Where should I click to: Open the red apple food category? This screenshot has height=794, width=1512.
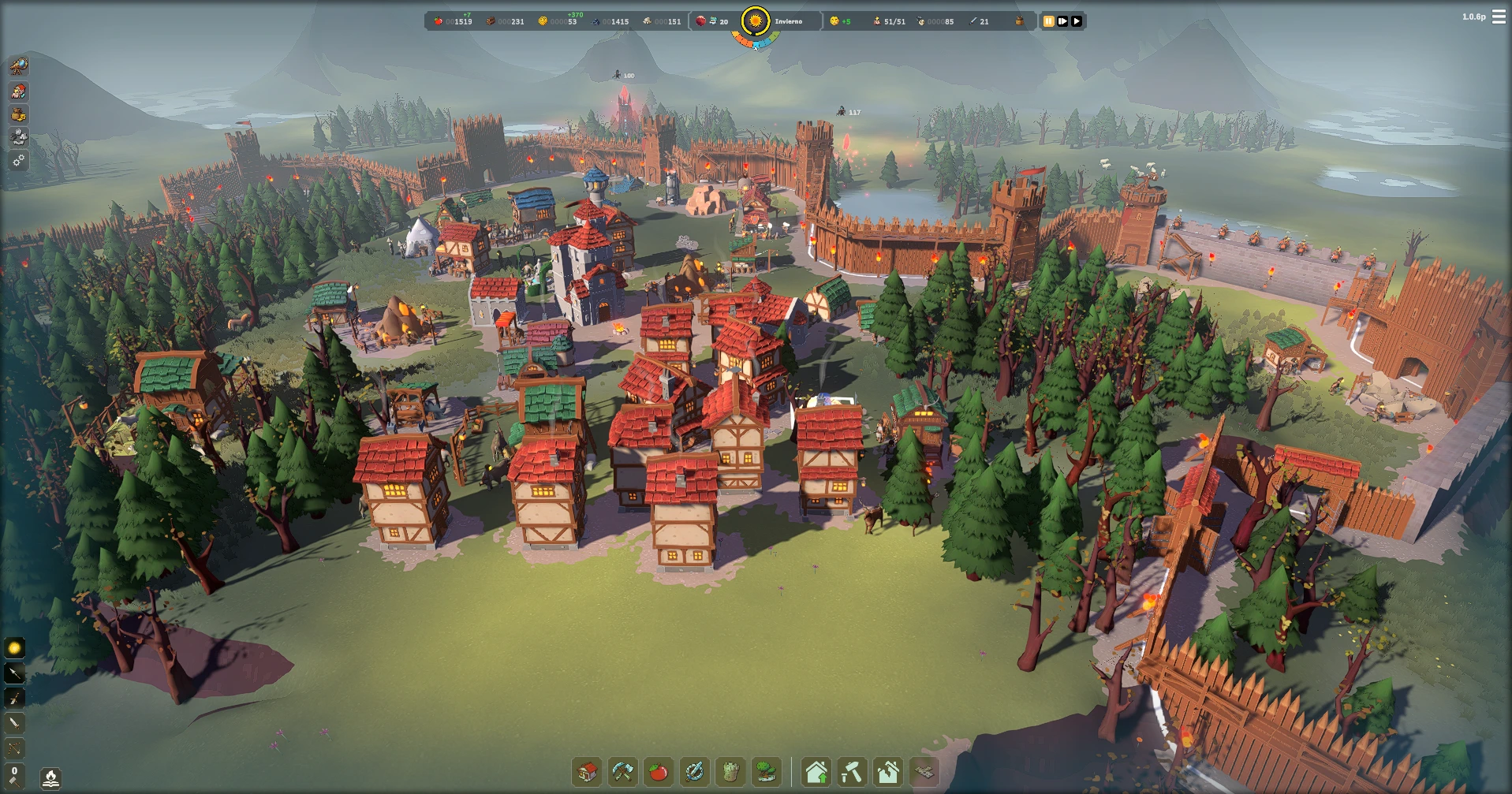659,771
